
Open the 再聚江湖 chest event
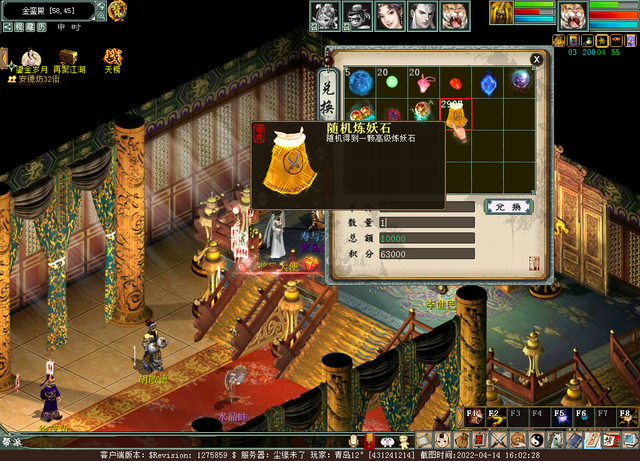pos(70,58)
